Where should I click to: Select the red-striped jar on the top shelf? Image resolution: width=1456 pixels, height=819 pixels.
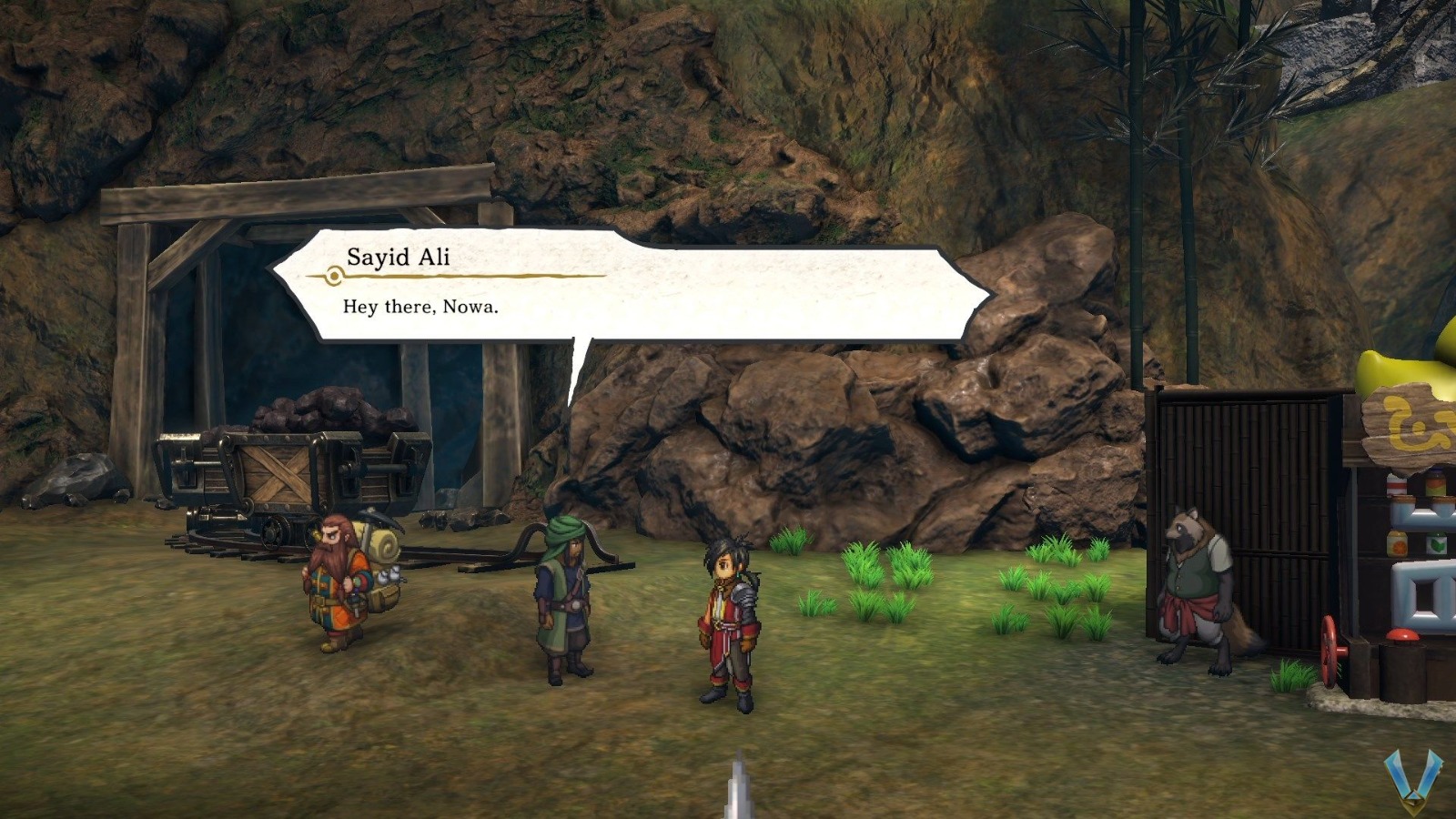tap(1396, 486)
